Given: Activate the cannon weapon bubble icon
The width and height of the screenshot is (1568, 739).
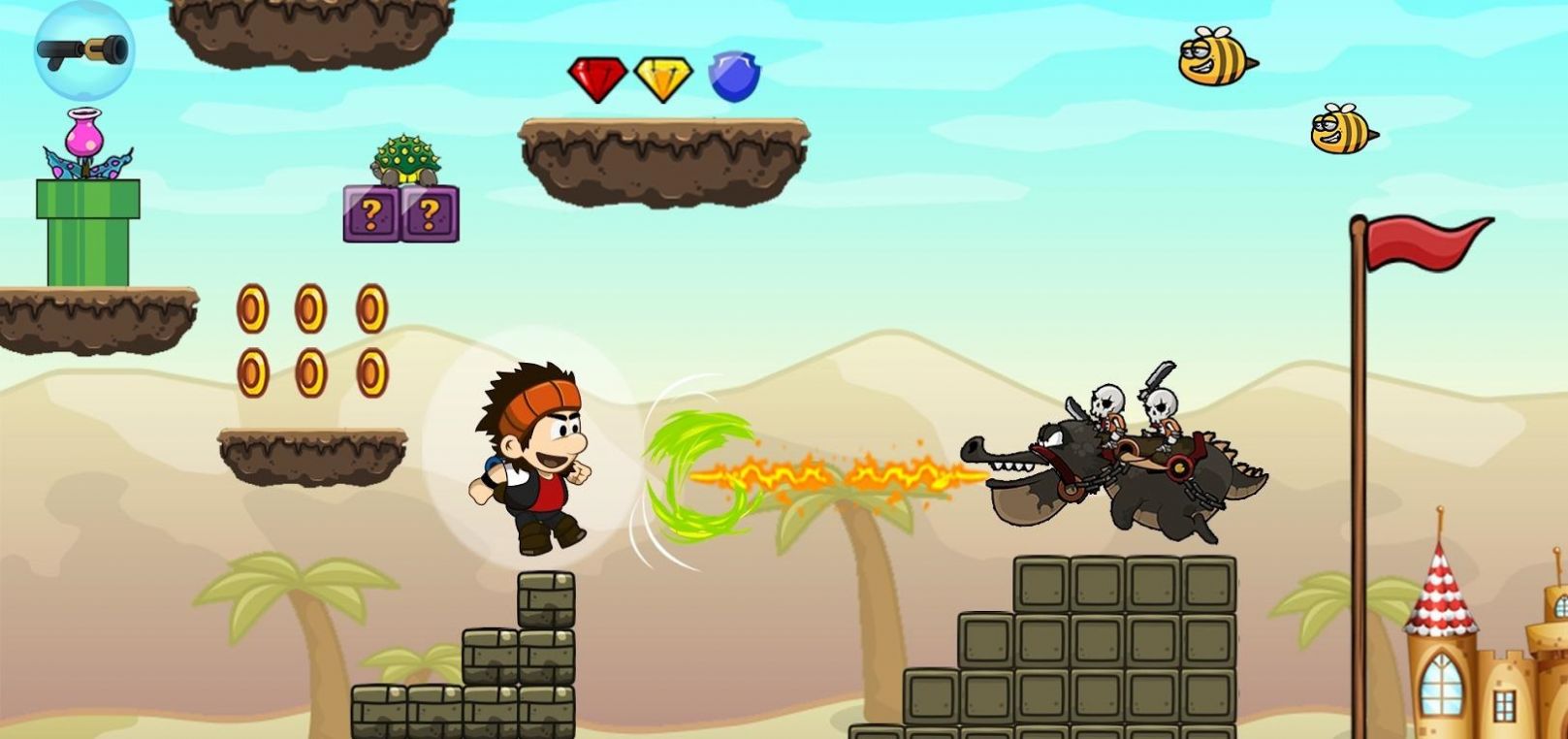Looking at the screenshot, I should [x=83, y=49].
